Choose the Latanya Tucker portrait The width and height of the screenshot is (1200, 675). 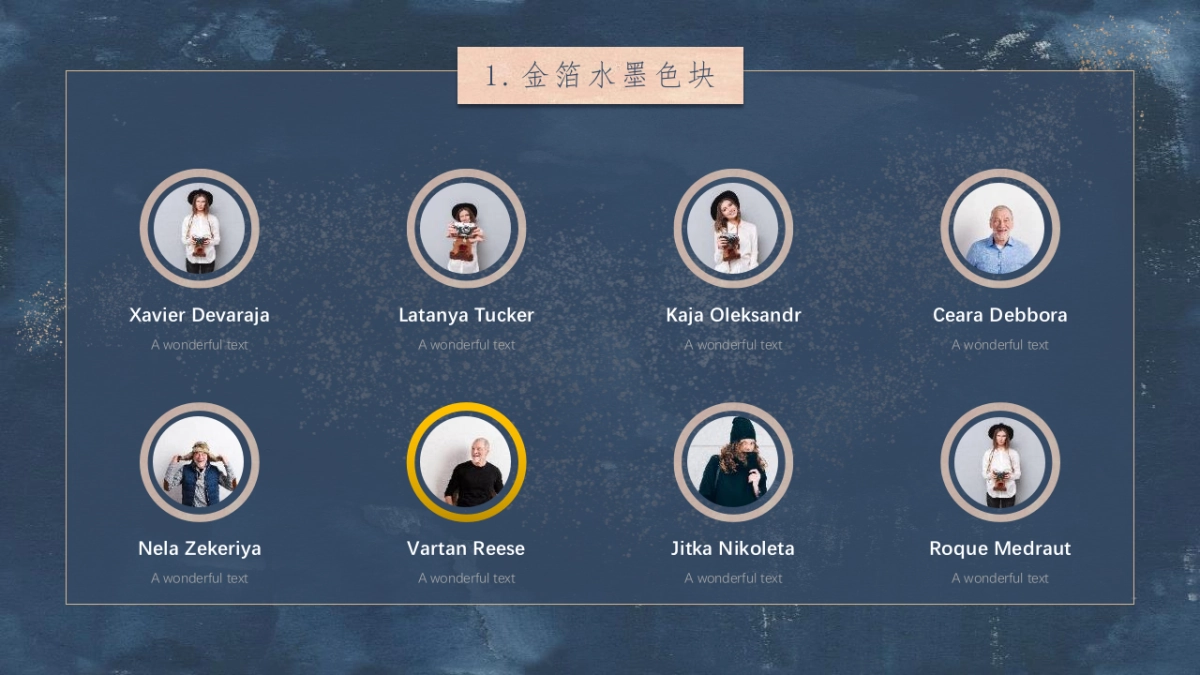(466, 229)
